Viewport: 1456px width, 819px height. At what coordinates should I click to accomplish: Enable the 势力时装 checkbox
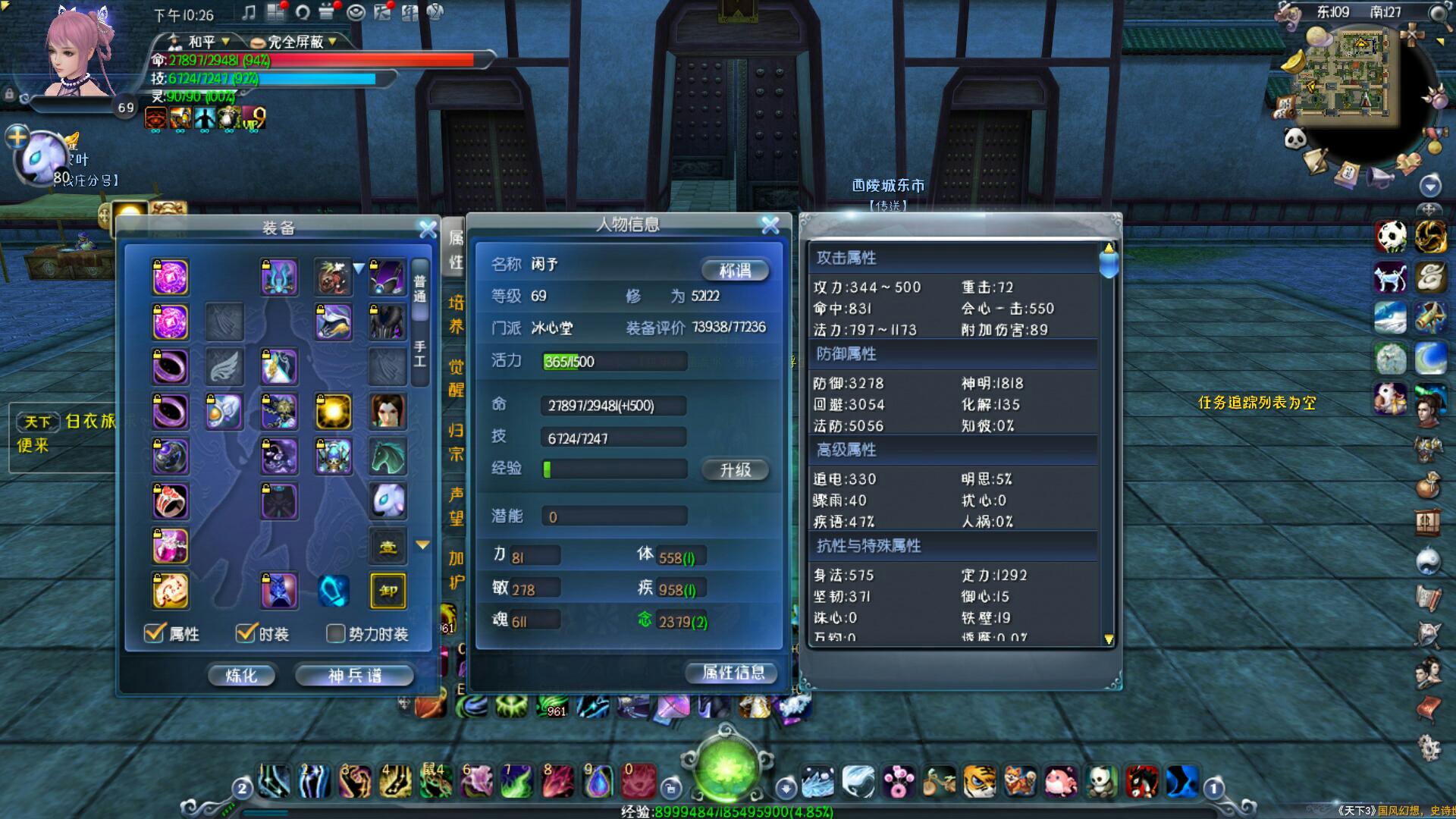tap(335, 633)
